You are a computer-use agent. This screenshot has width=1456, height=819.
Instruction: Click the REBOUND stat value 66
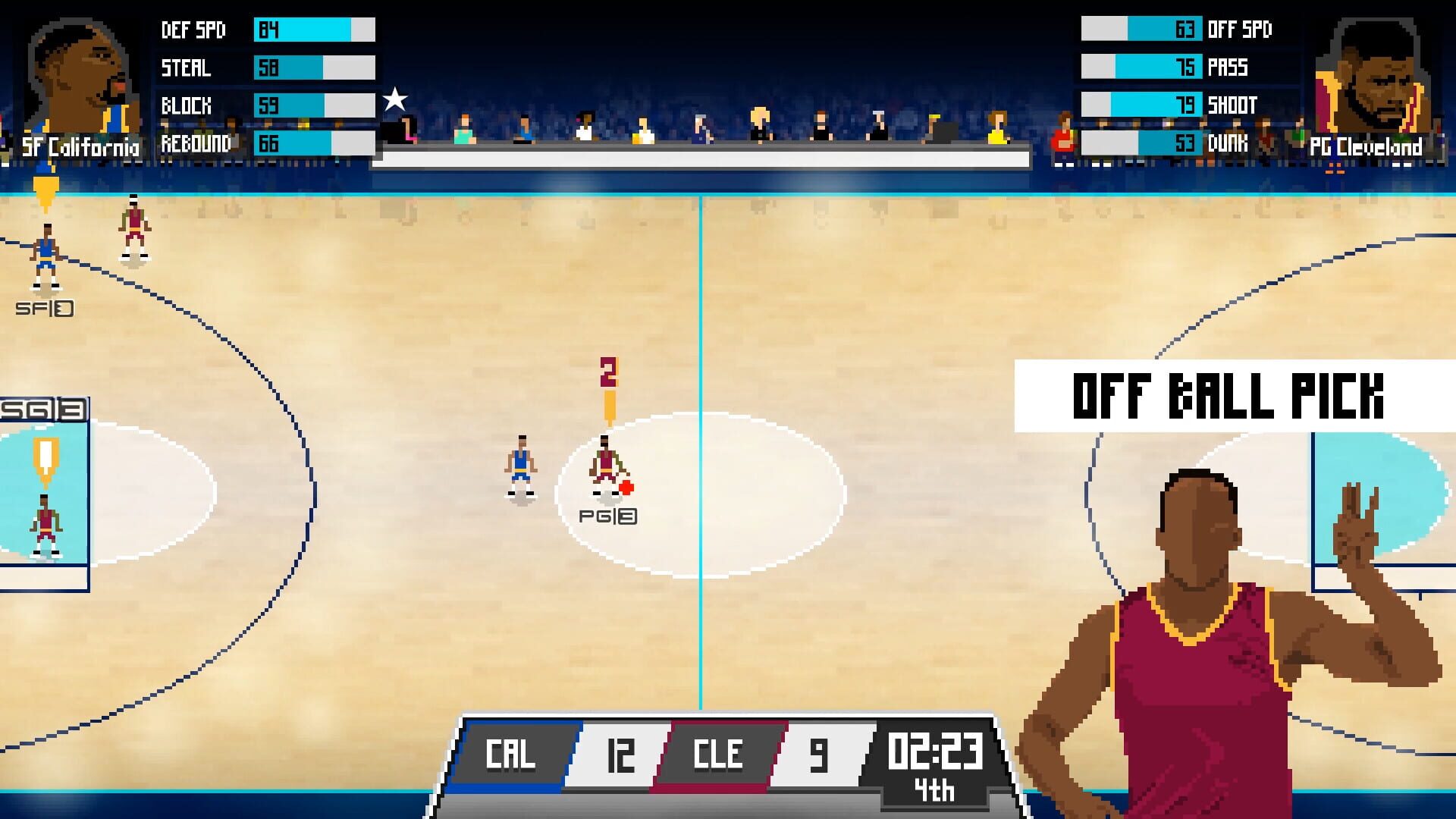click(271, 143)
